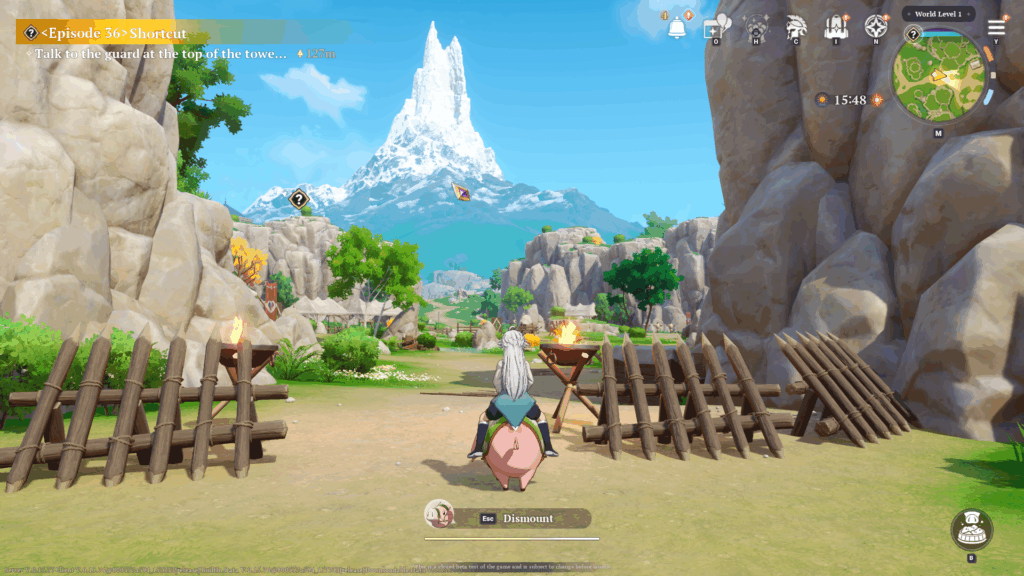Click the Dismount button
Viewport: 1024px width, 576px height.
[527, 518]
